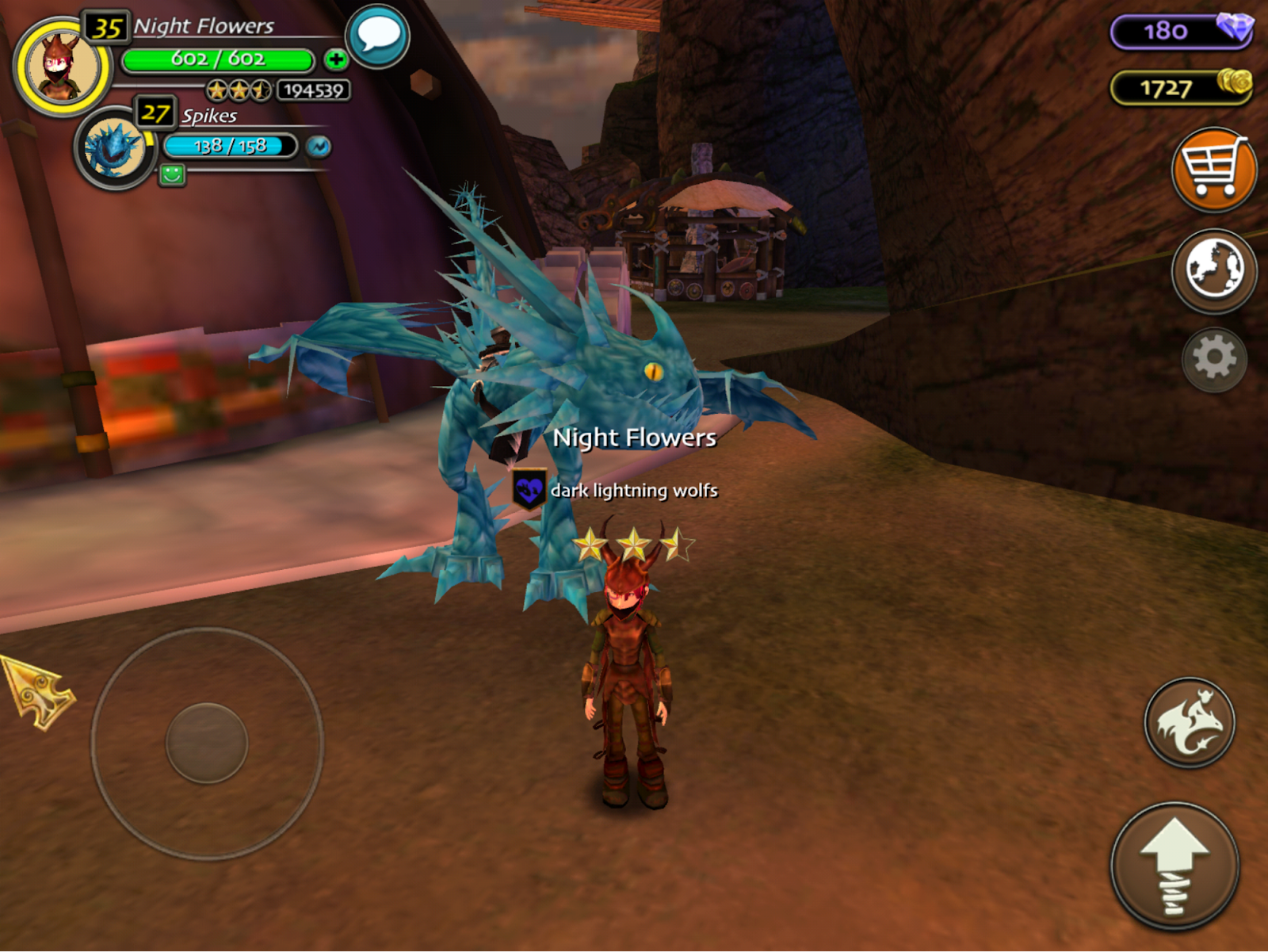The image size is (1268, 952).
Task: Tap the green smiley dragon happiness icon
Action: pyautogui.click(x=172, y=174)
